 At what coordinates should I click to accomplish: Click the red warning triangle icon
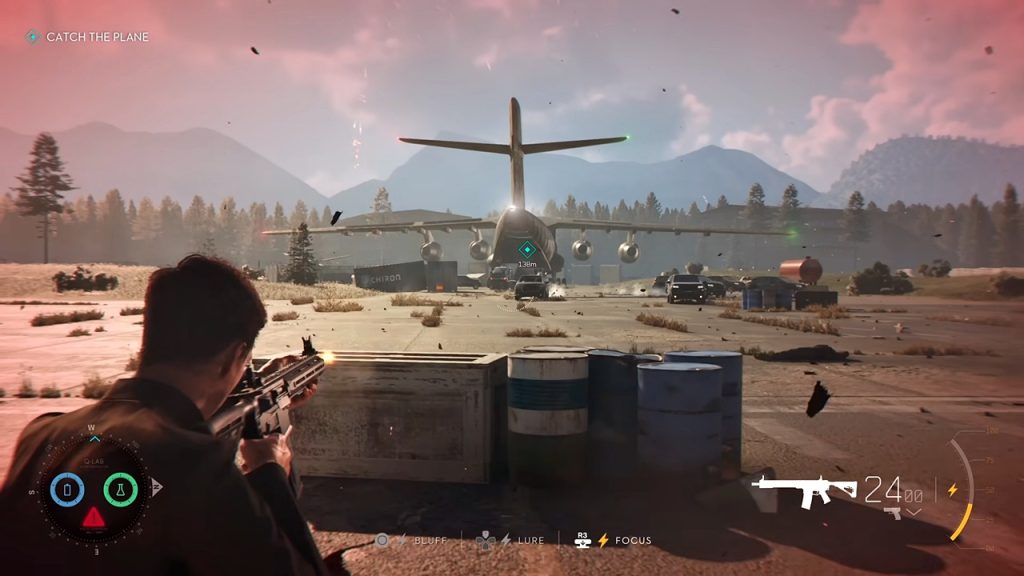tap(93, 517)
